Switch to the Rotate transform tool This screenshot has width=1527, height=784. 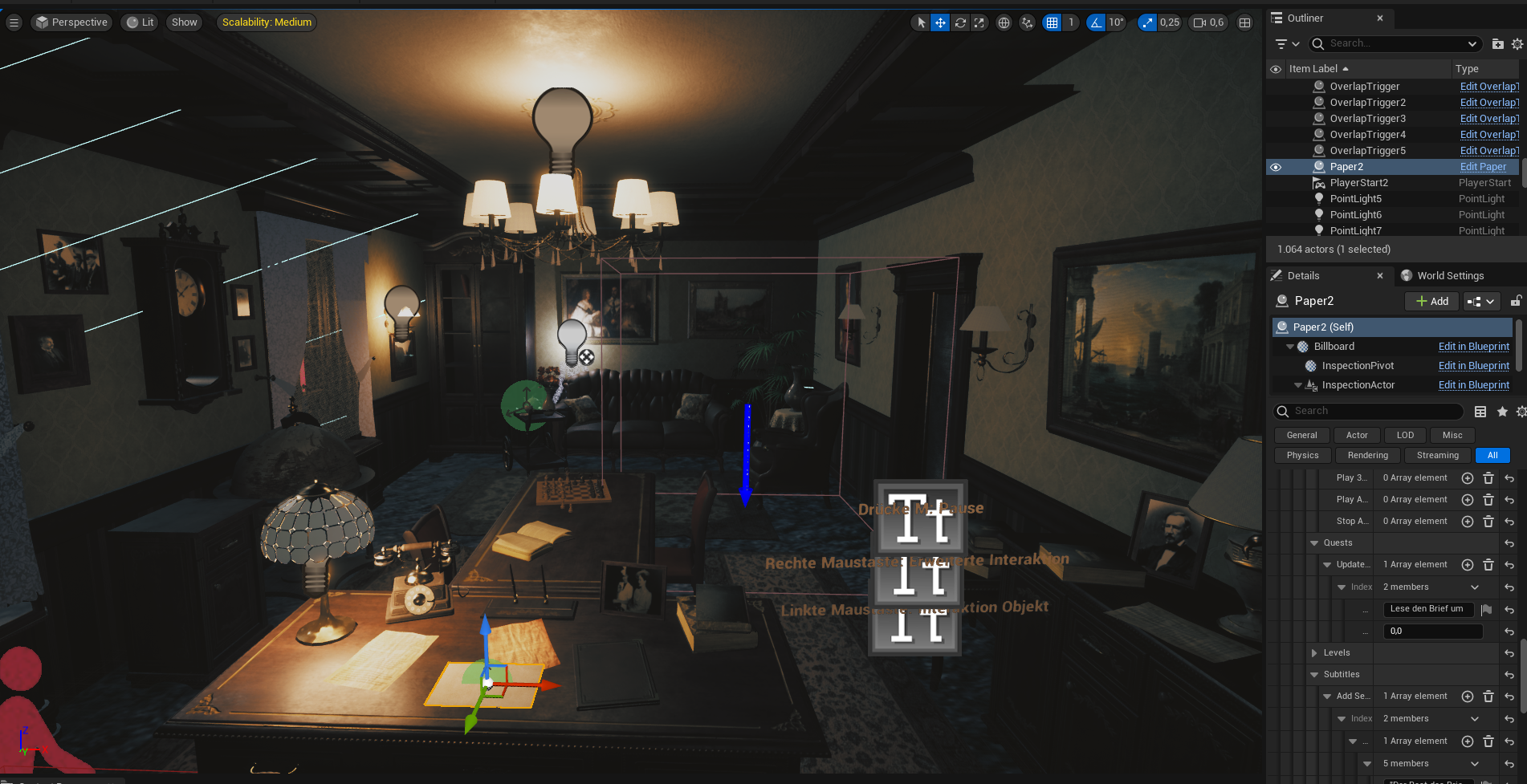[x=960, y=22]
